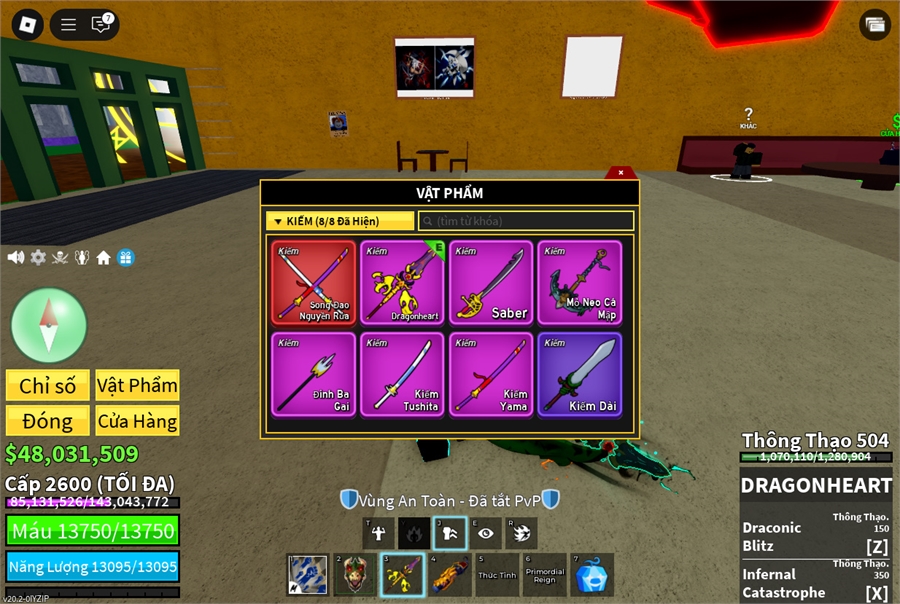Image resolution: width=900 pixels, height=604 pixels.
Task: Close the Vật Phẩm inventory window
Action: (621, 172)
